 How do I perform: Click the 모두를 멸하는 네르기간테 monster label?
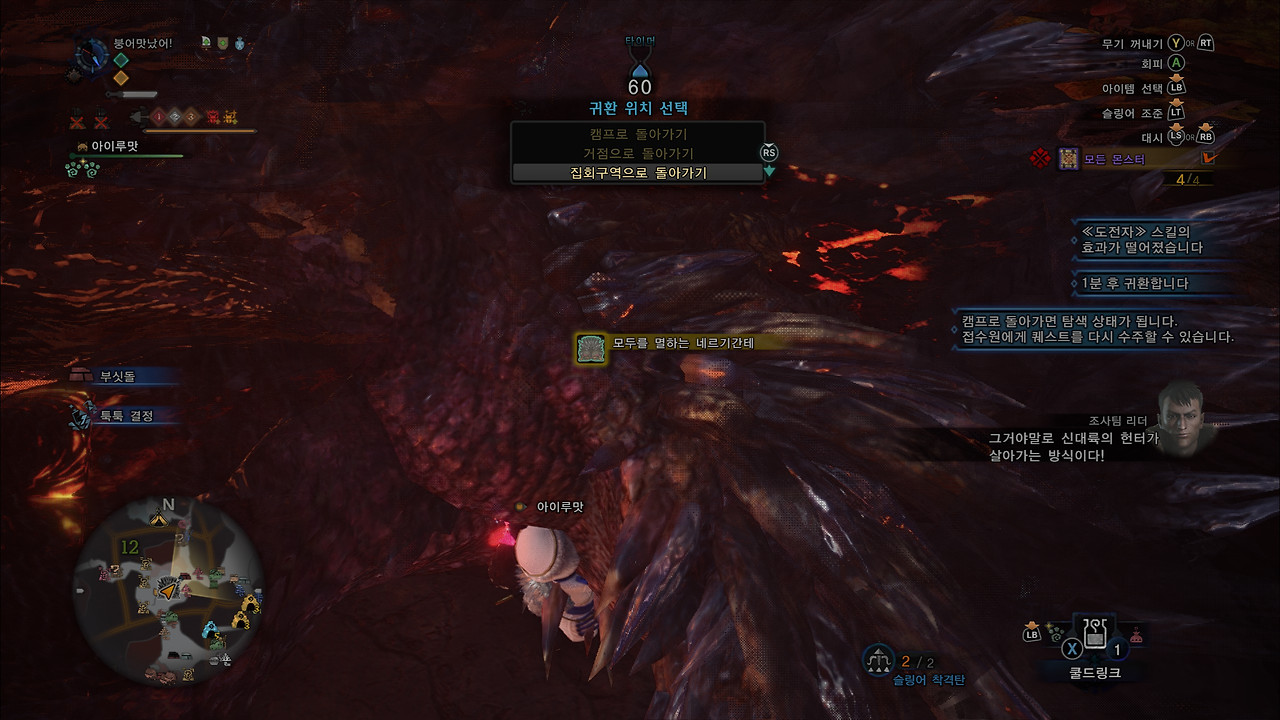669,343
